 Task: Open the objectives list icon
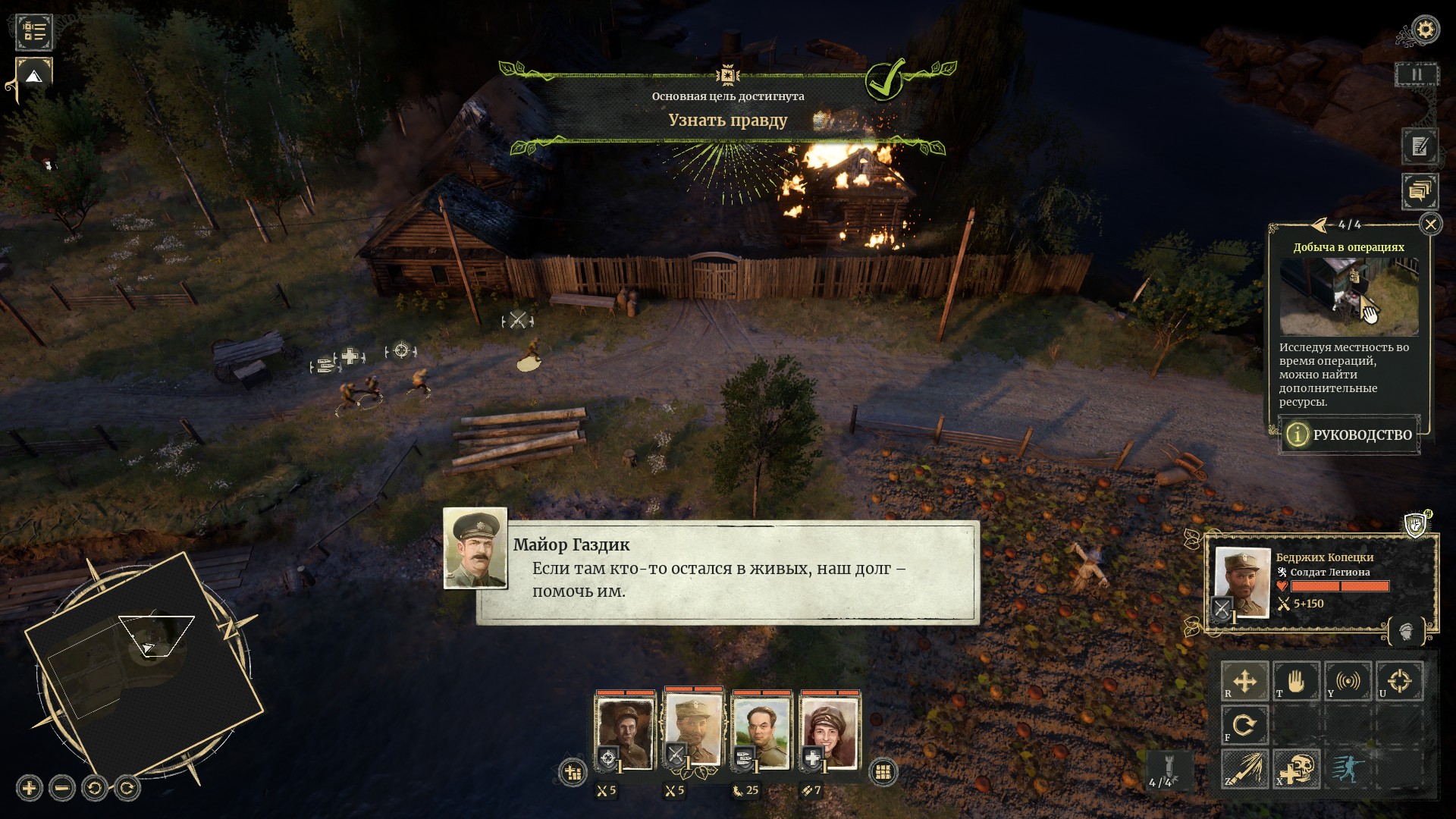tap(34, 31)
